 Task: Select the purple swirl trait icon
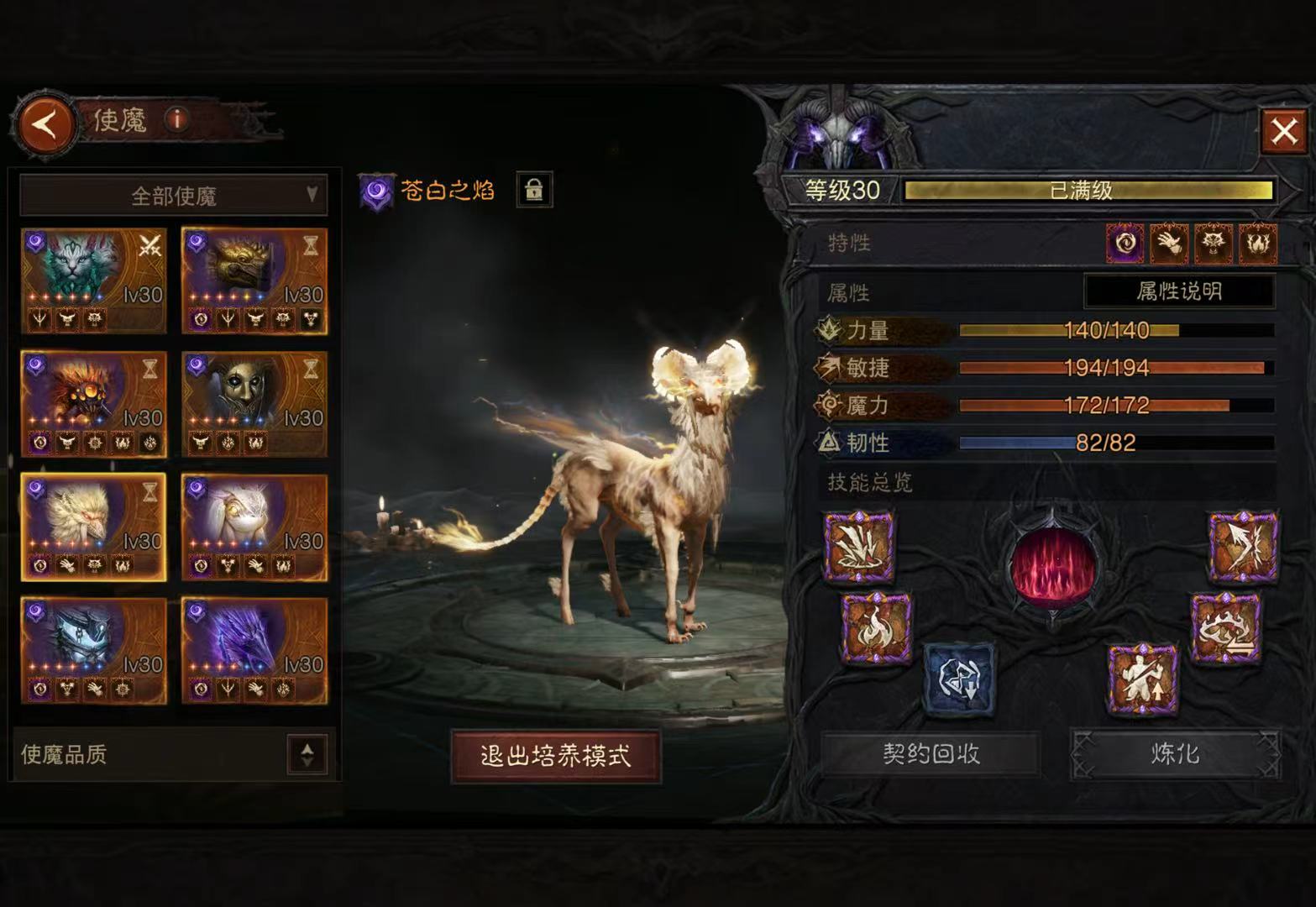1125,244
